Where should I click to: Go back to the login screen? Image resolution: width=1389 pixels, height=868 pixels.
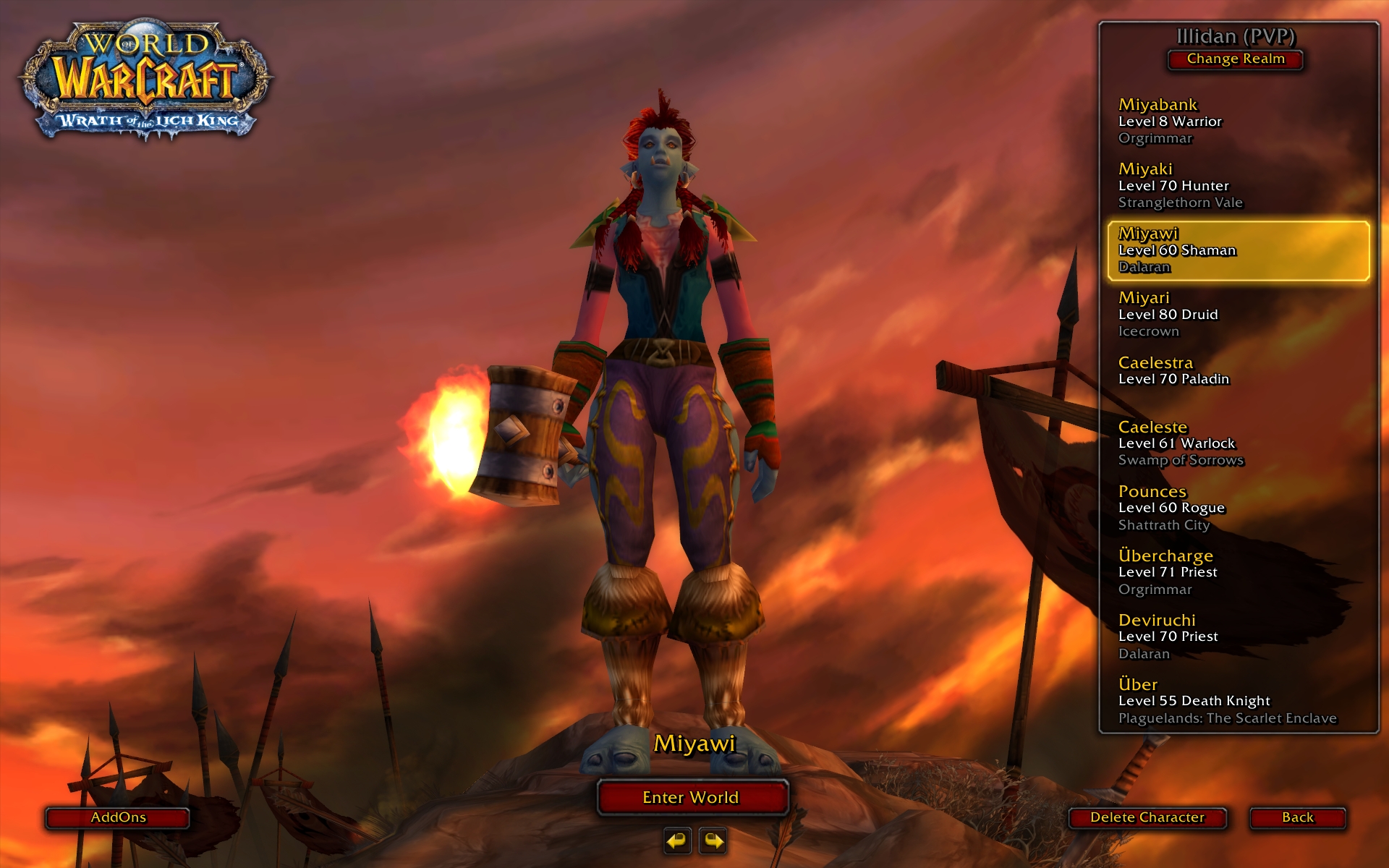click(x=1297, y=817)
